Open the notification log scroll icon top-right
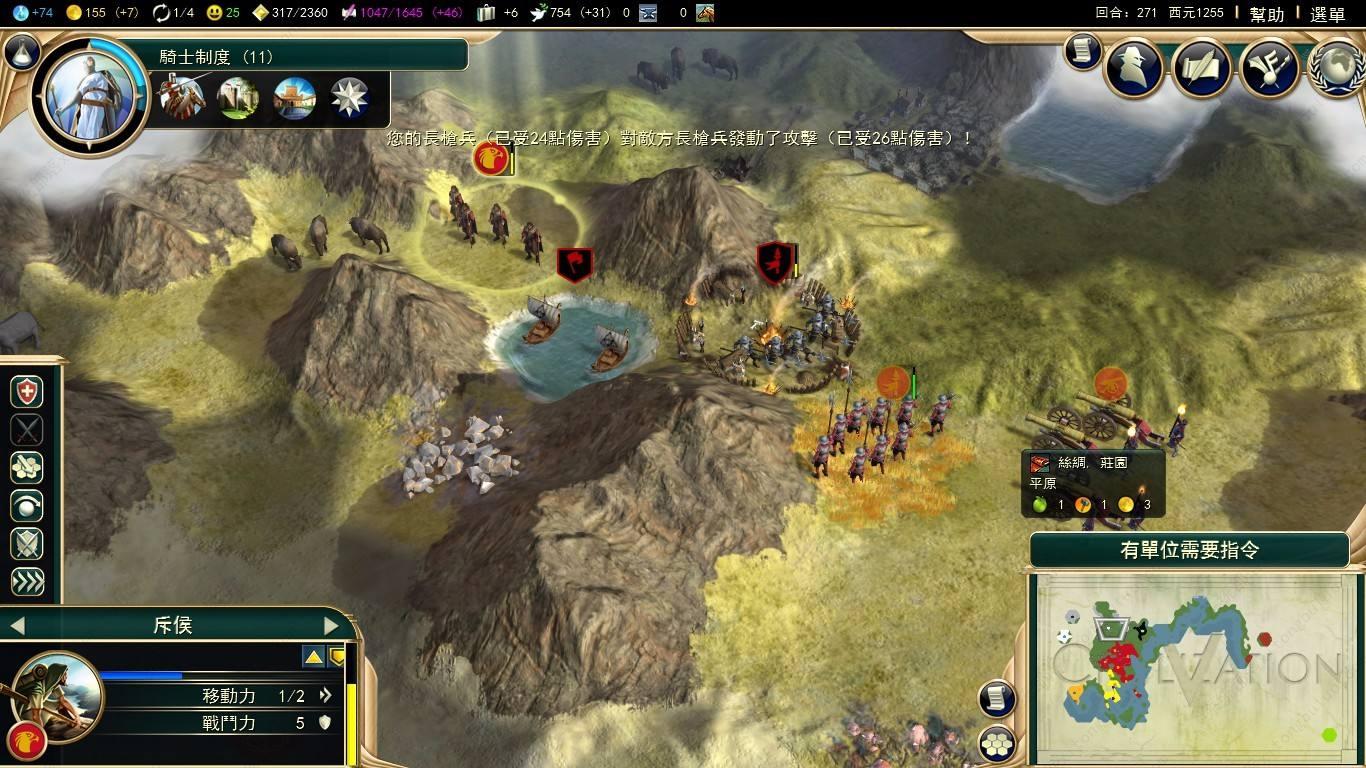The height and width of the screenshot is (768, 1366). tap(1082, 53)
